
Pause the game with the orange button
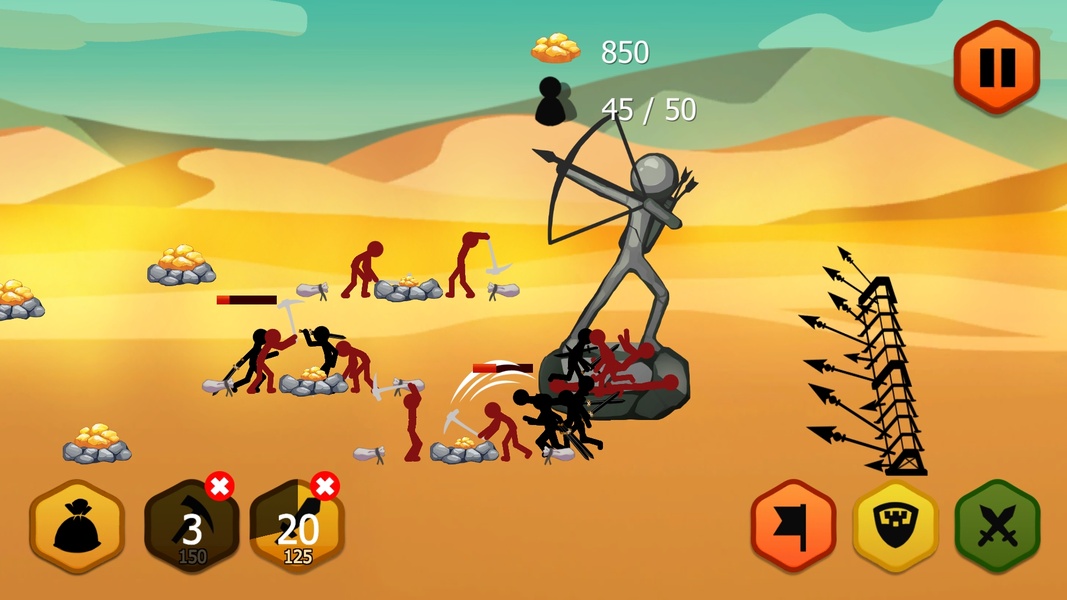point(996,67)
